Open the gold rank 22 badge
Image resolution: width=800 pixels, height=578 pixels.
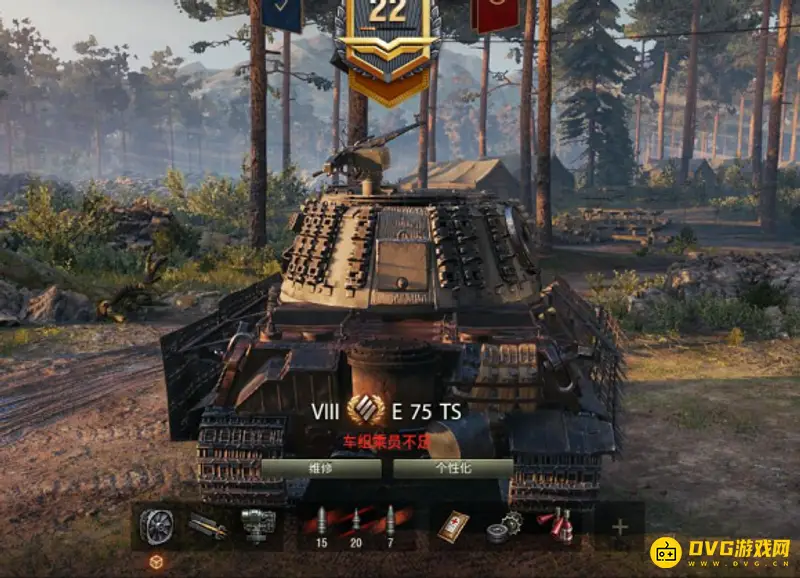click(388, 45)
